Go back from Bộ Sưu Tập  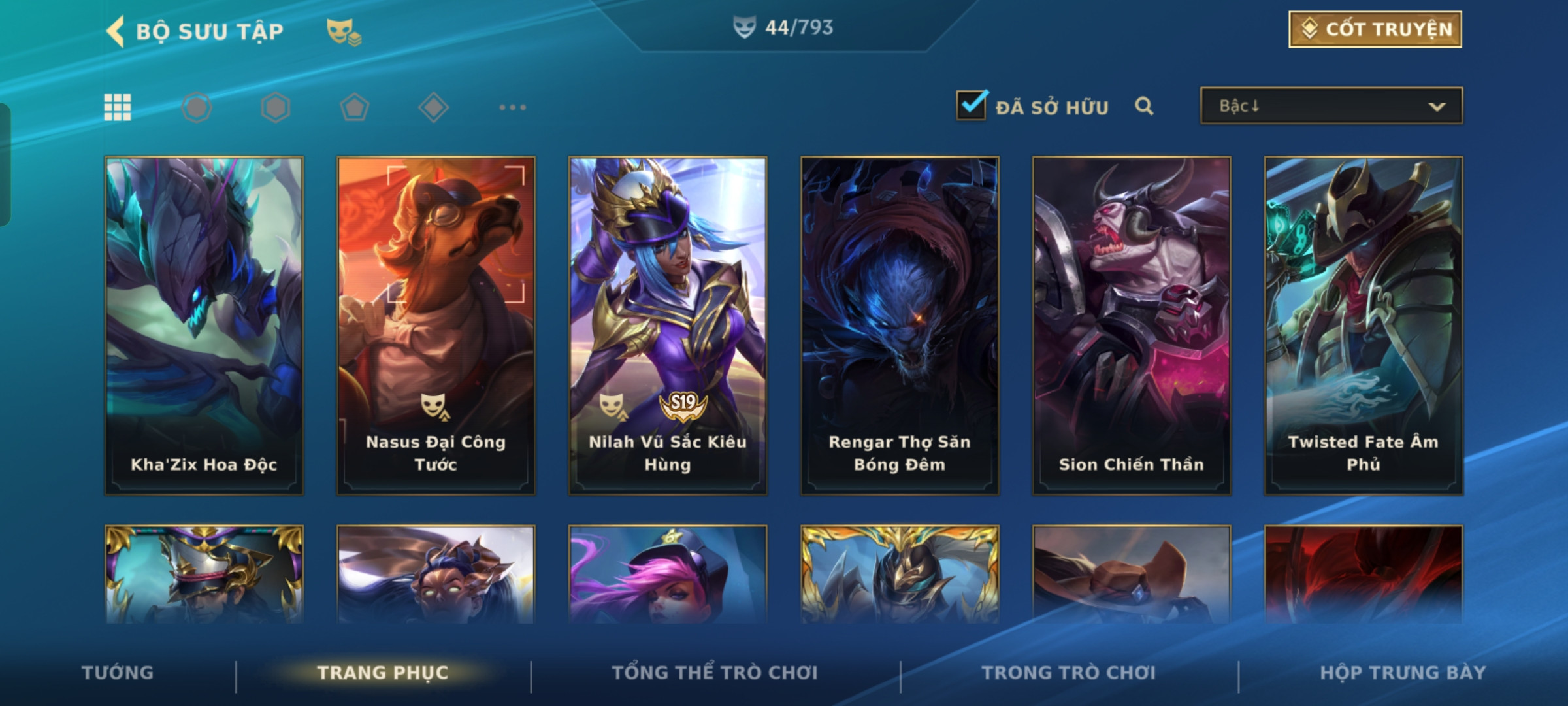click(x=116, y=31)
